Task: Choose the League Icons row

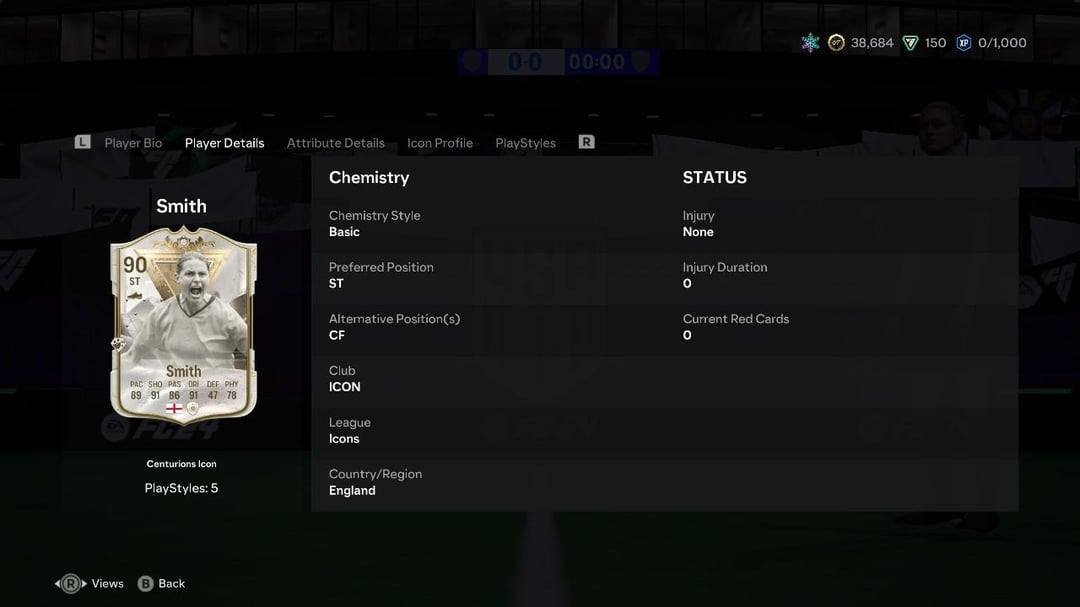Action: tap(490, 431)
